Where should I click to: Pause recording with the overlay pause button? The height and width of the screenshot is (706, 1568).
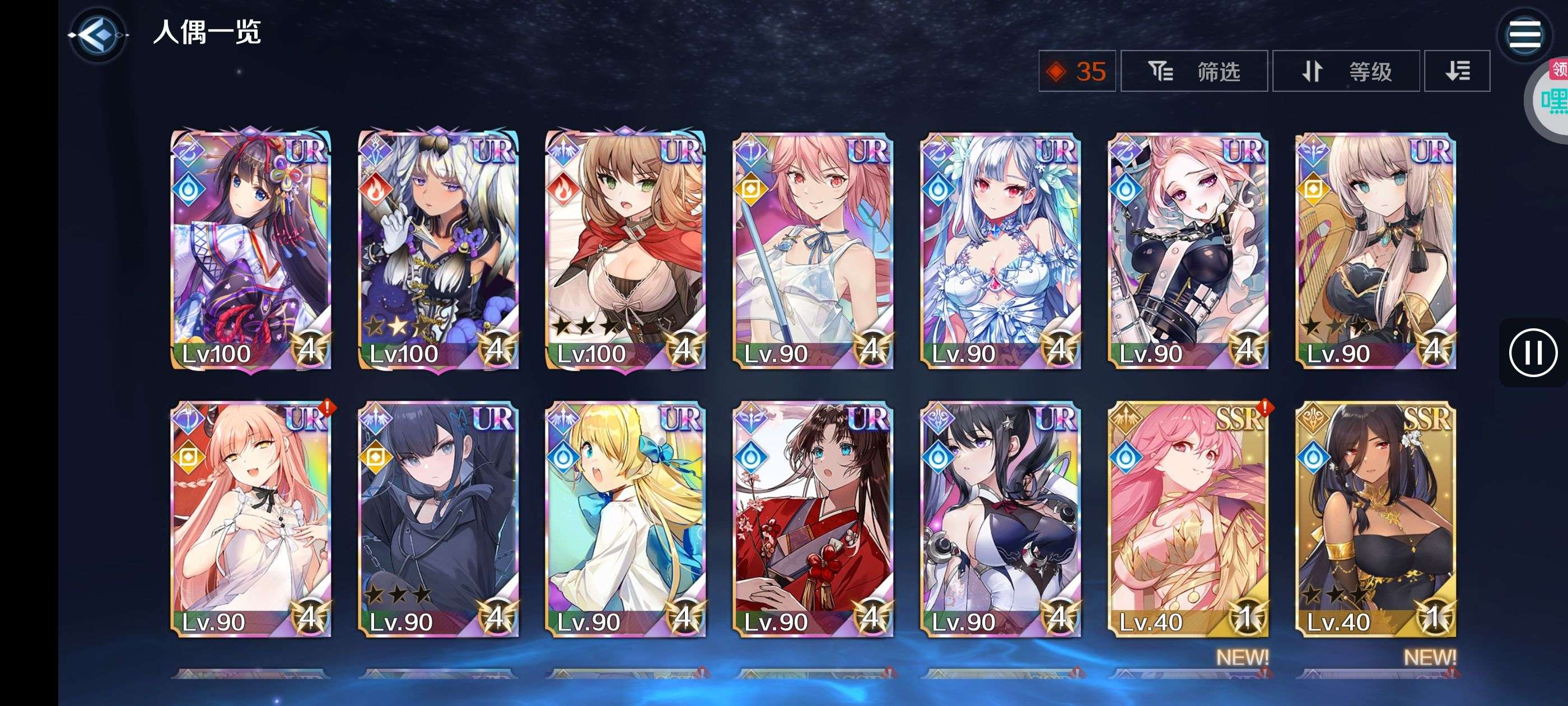pos(1532,352)
